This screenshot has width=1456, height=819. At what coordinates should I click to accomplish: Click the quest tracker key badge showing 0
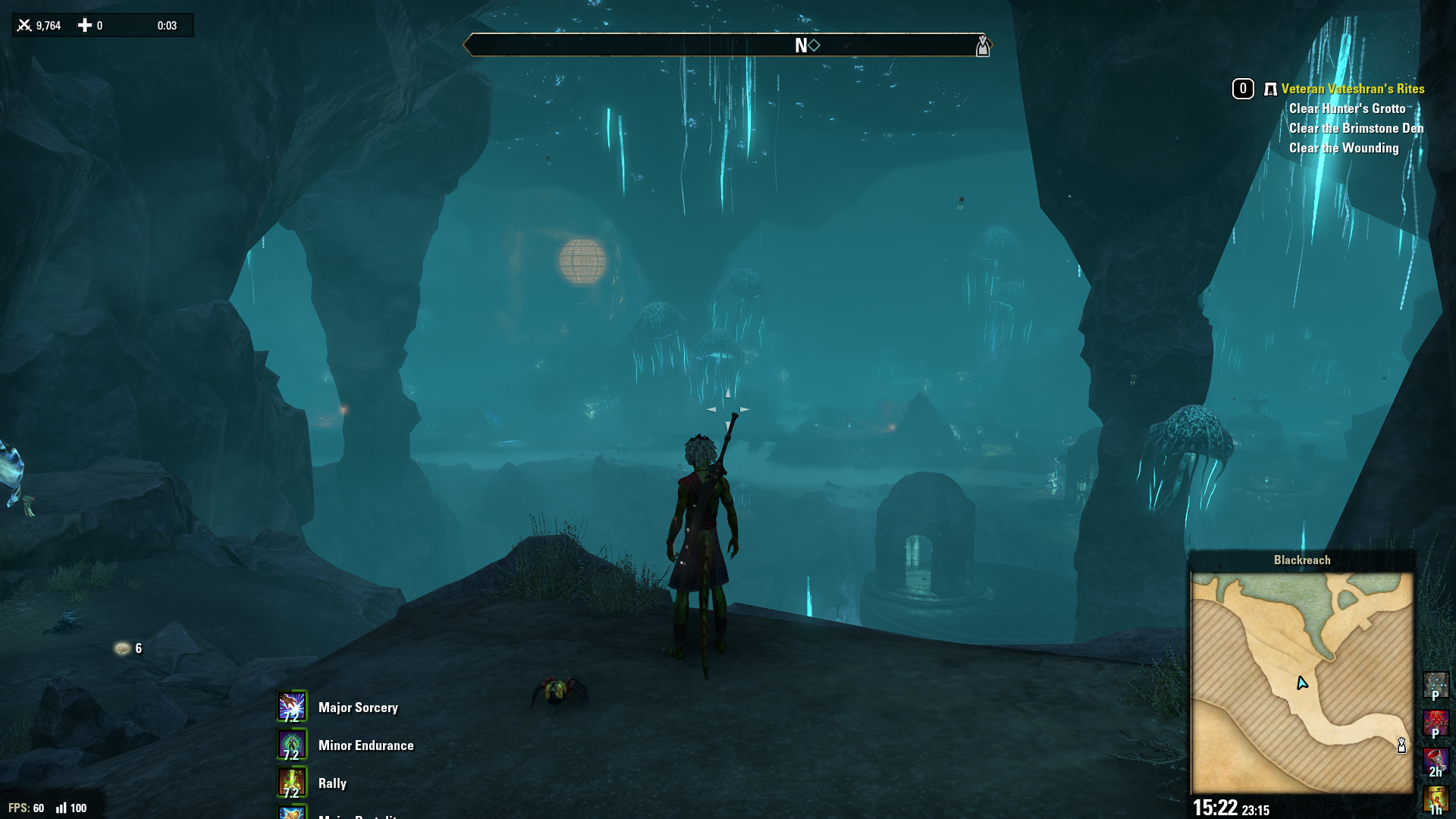[x=1243, y=89]
